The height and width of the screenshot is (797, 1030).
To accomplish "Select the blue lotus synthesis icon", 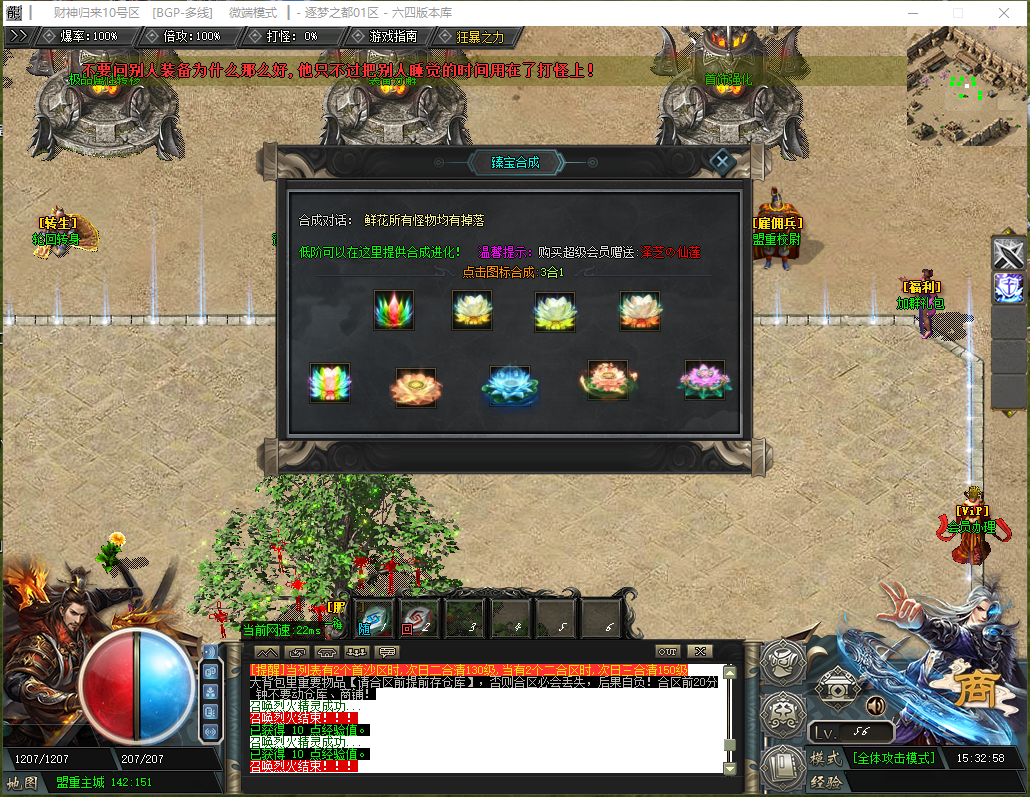I will pyautogui.click(x=505, y=385).
